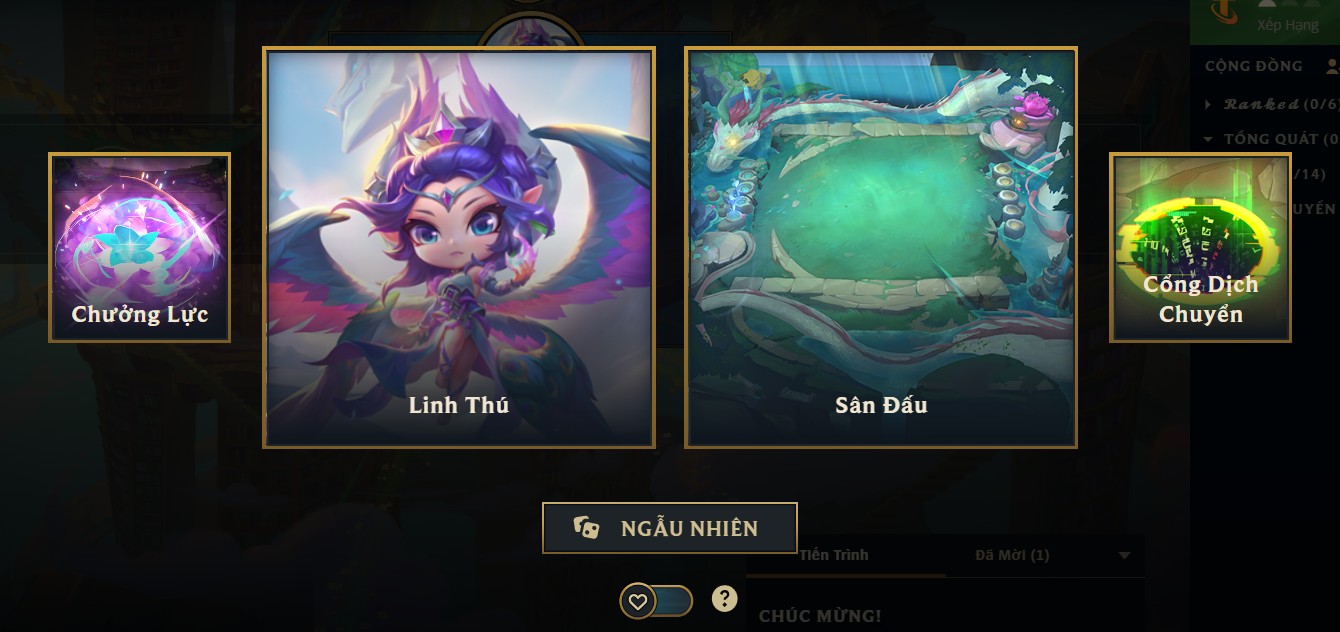This screenshot has width=1340, height=632.
Task: Click the Ngẫu Nhiên randomize button
Action: click(x=670, y=528)
